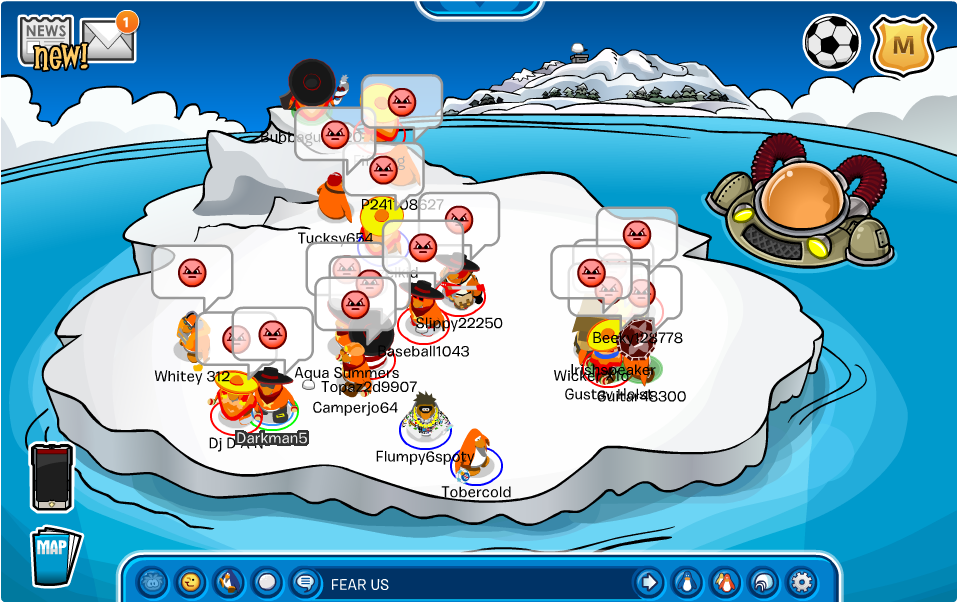Screen dimensions: 957x602
Task: Open your penguin player card
Action: (686, 582)
